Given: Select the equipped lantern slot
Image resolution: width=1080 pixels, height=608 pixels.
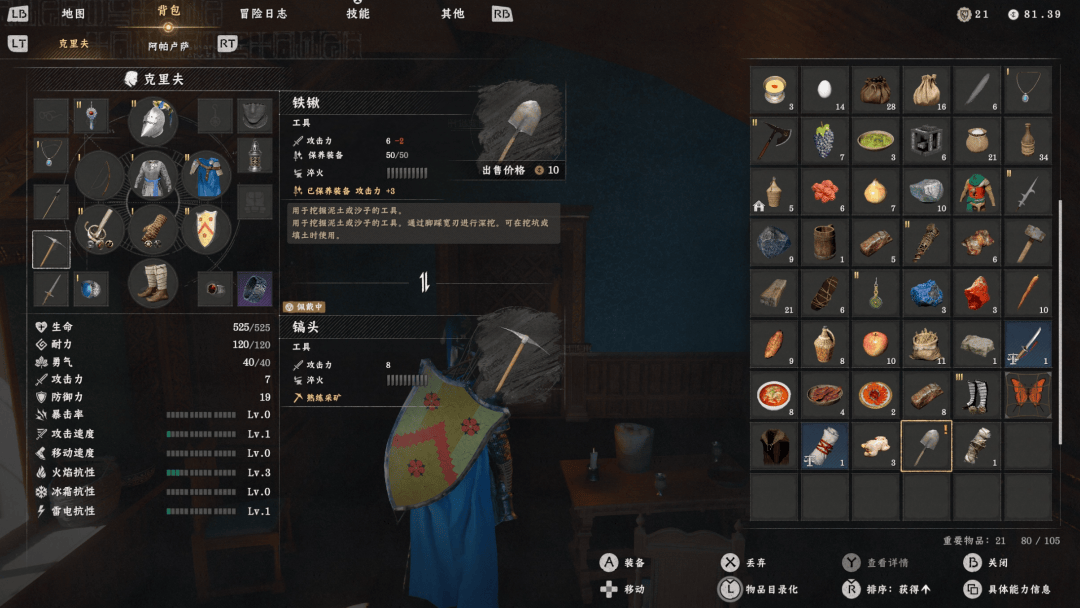Looking at the screenshot, I should point(255,156).
